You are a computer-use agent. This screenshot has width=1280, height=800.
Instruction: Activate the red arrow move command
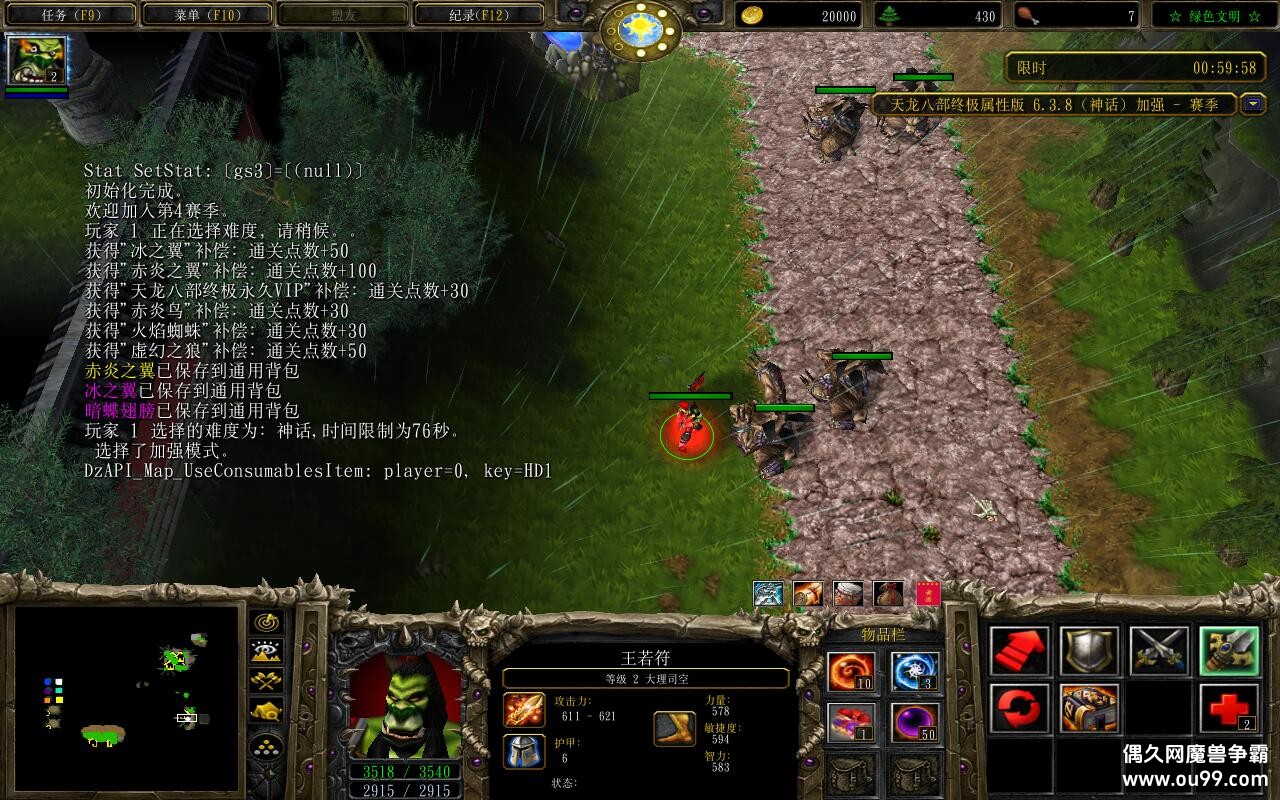click(1020, 651)
